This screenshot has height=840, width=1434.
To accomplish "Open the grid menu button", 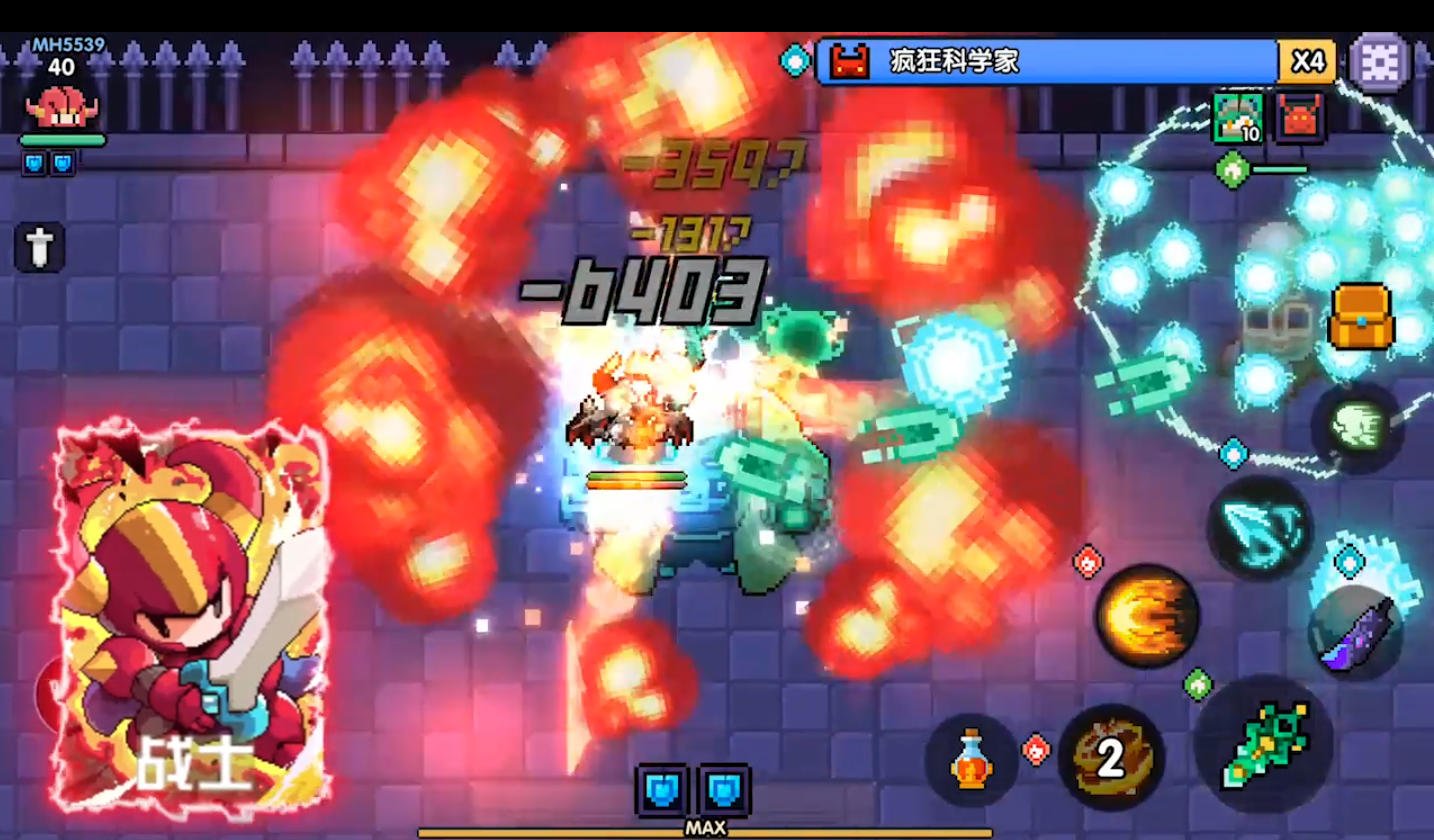I will pyautogui.click(x=1379, y=62).
